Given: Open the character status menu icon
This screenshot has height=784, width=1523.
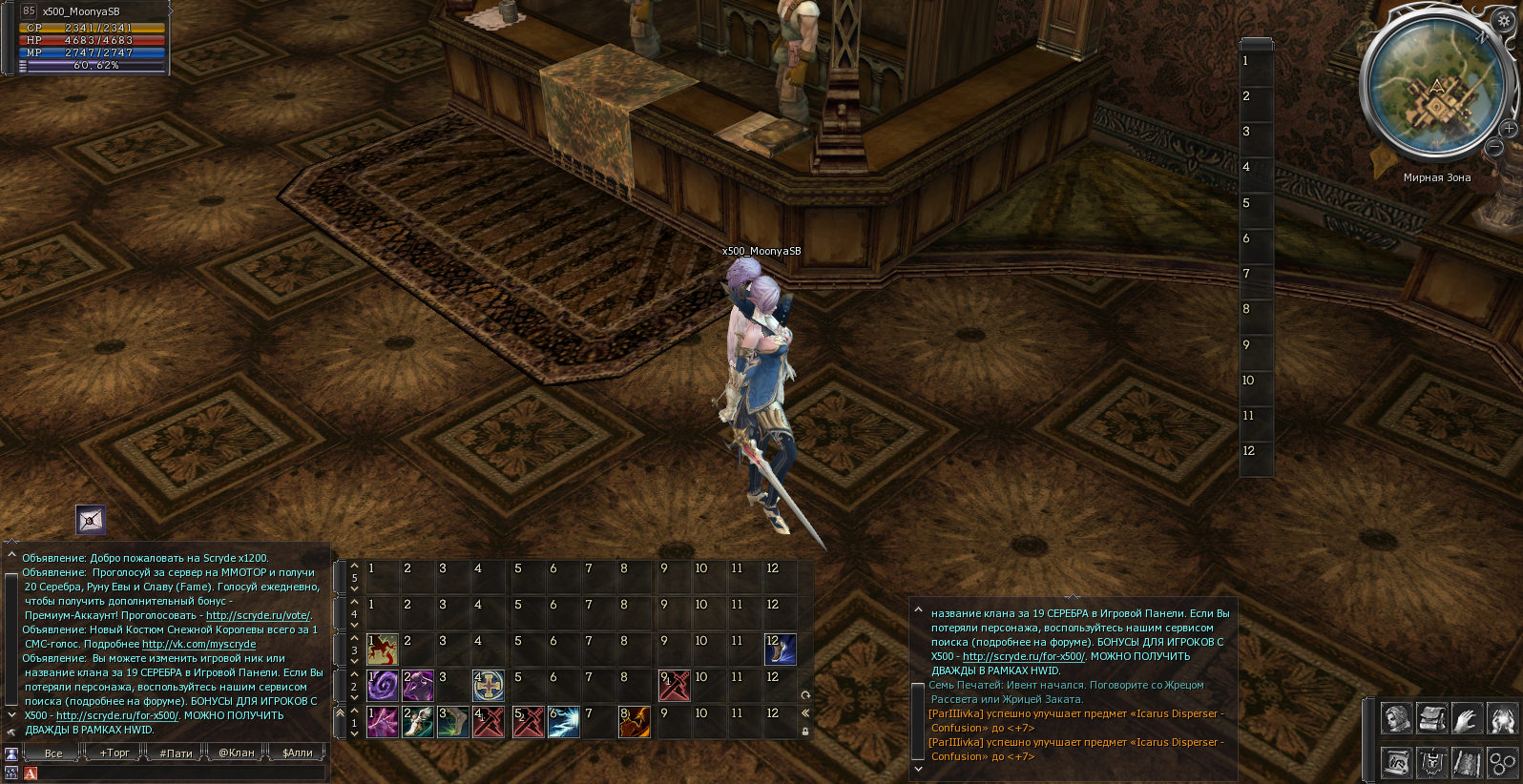Looking at the screenshot, I should [x=1396, y=718].
